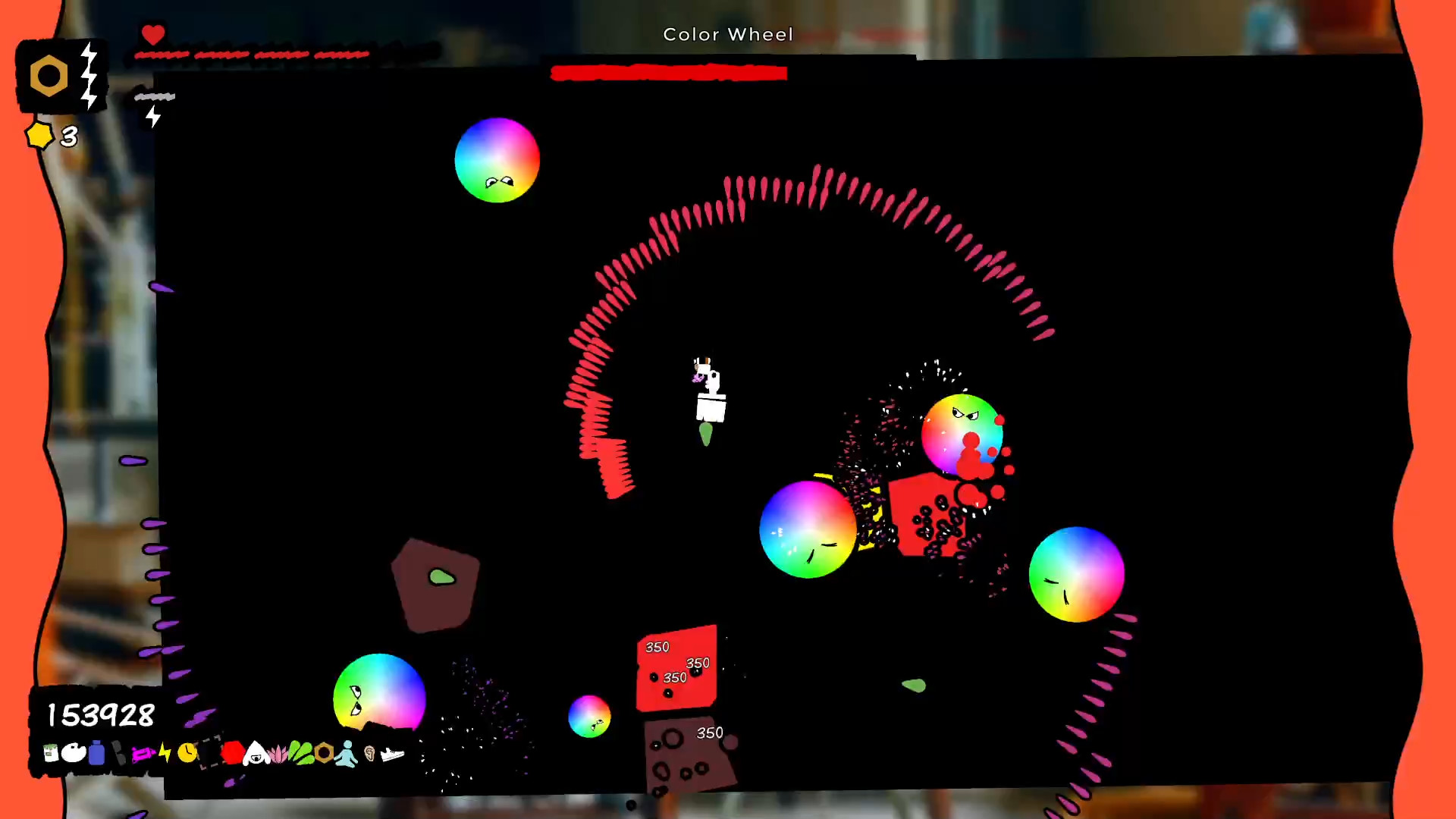Screen dimensions: 1456x819
Task: Click the yellow hexagon currency counter showing 3
Action: click(52, 136)
